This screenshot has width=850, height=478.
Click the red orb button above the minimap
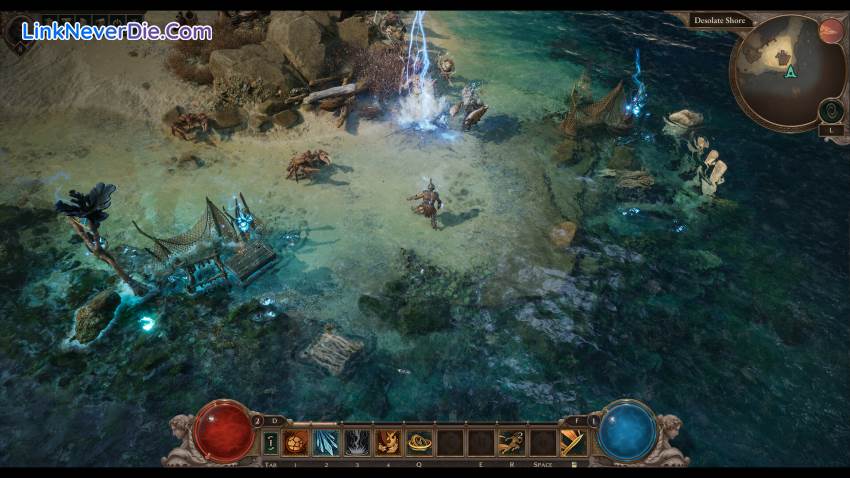831,30
